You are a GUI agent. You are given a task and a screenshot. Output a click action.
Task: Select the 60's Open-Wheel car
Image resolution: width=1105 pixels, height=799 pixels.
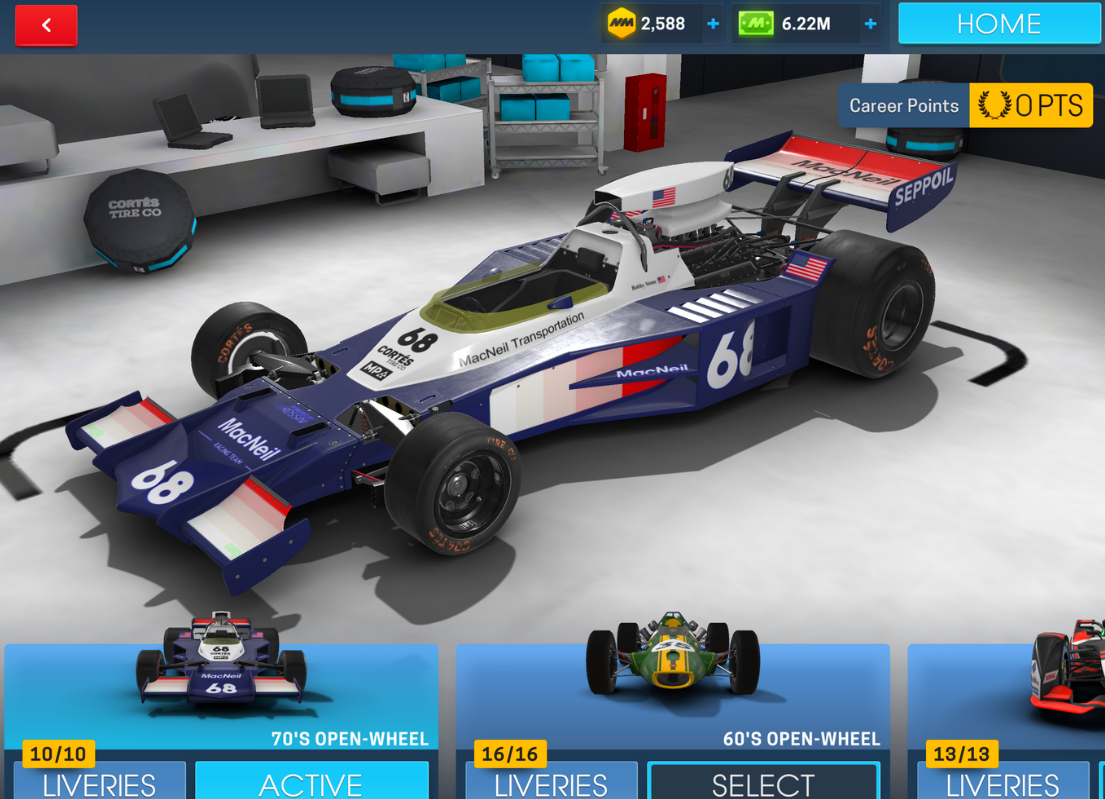pos(763,782)
